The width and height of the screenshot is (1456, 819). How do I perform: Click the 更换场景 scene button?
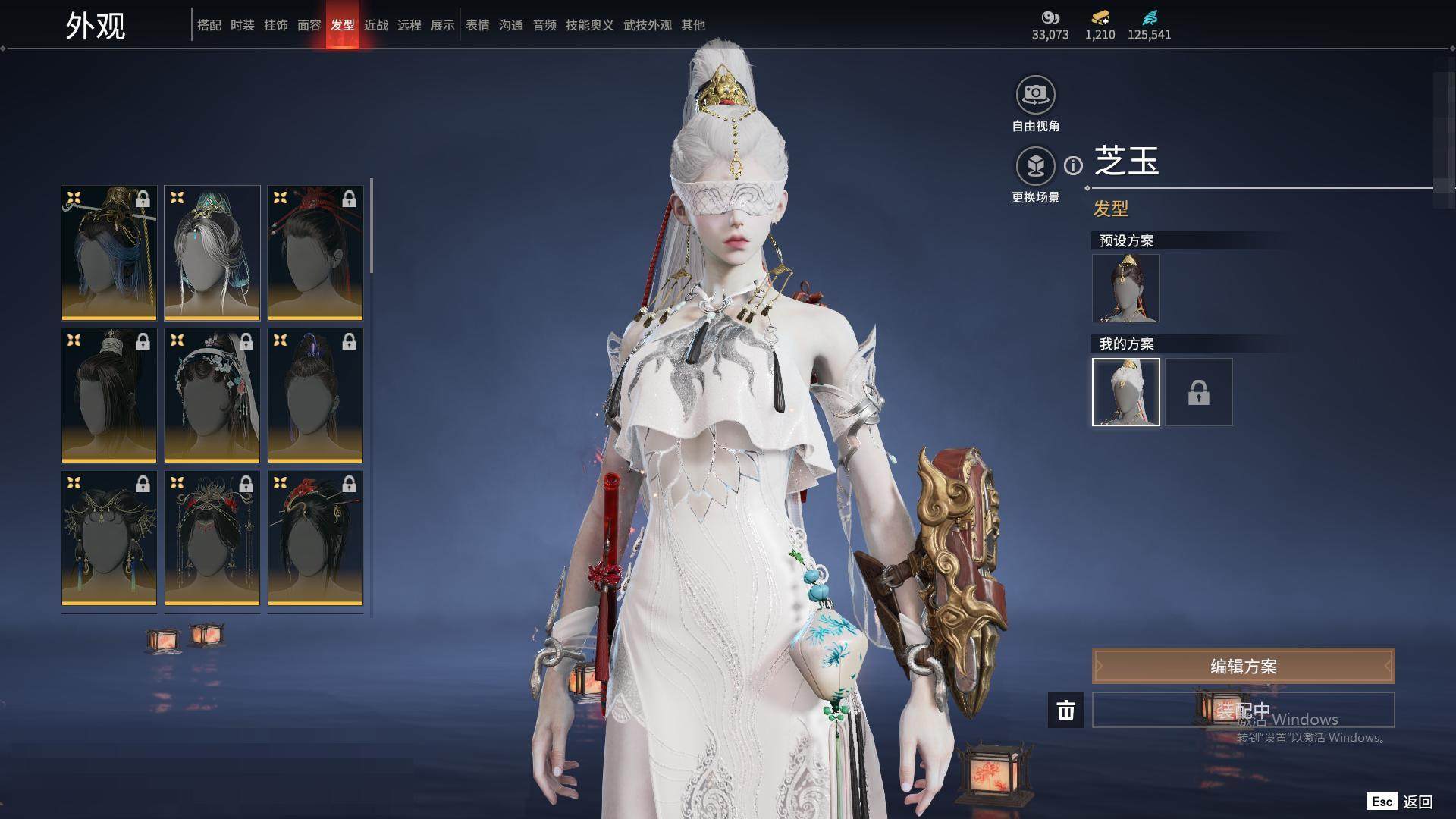1035,166
